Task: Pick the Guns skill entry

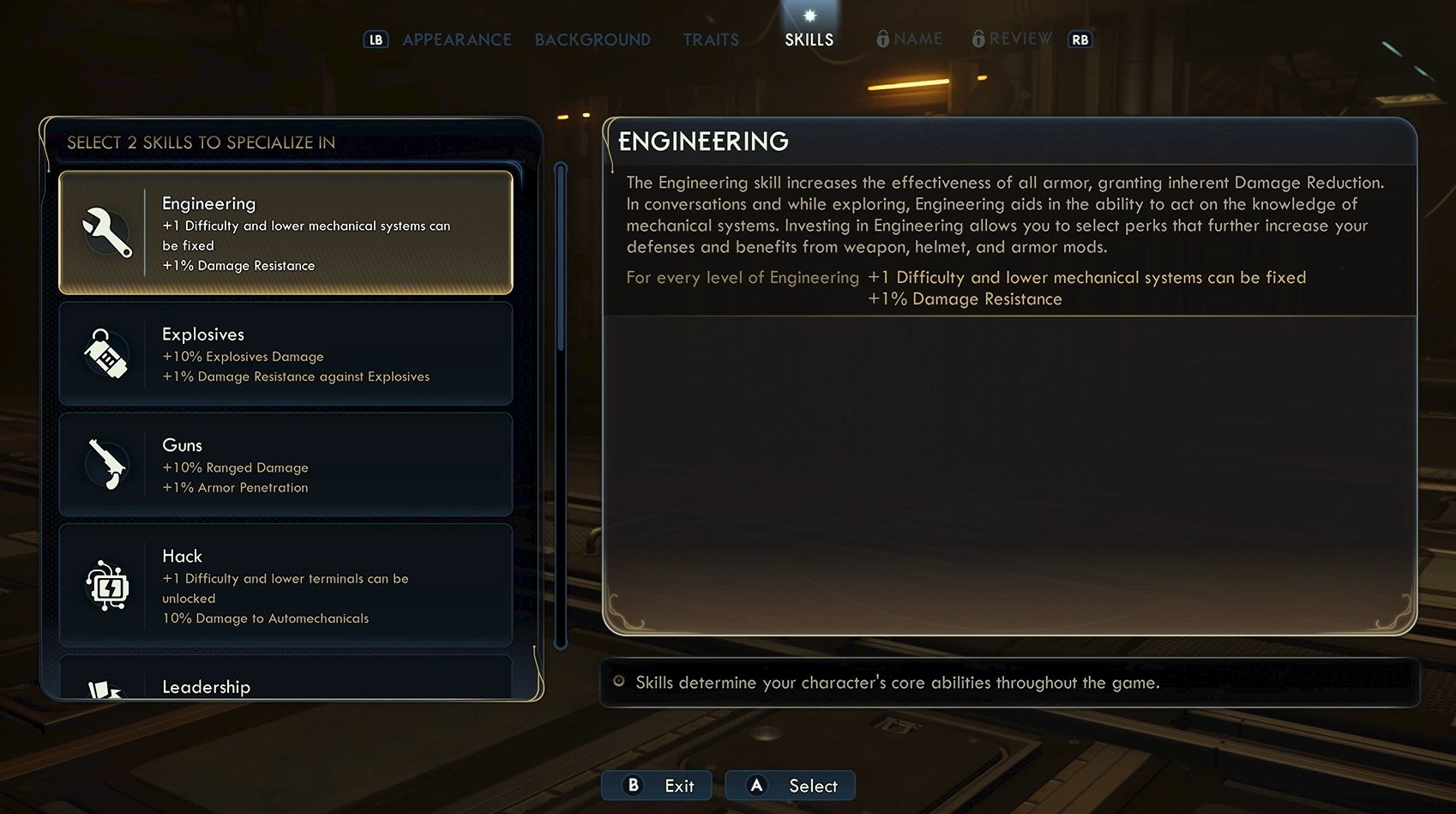Action: tap(286, 465)
